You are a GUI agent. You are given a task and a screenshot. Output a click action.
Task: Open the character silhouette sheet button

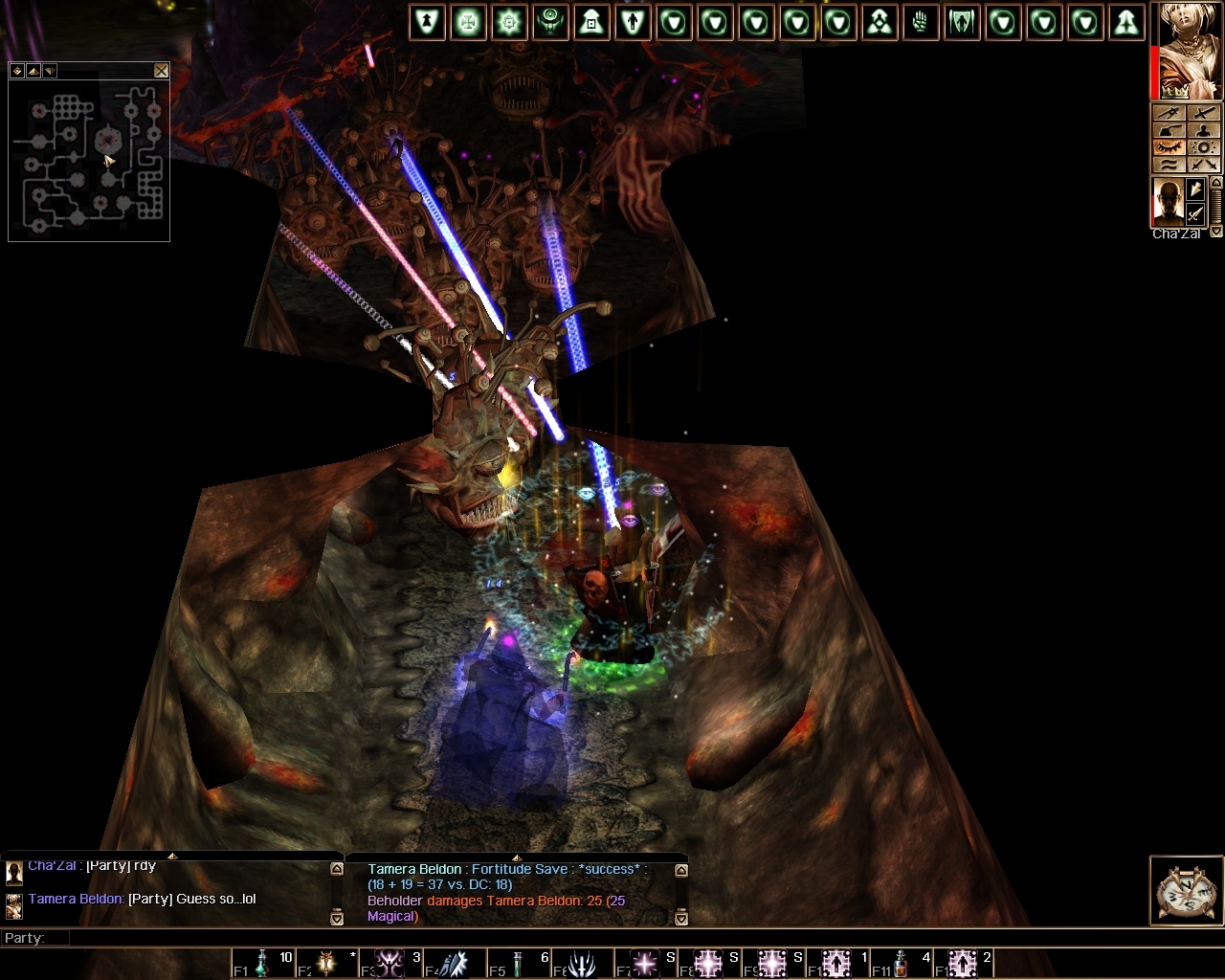coord(1204,130)
